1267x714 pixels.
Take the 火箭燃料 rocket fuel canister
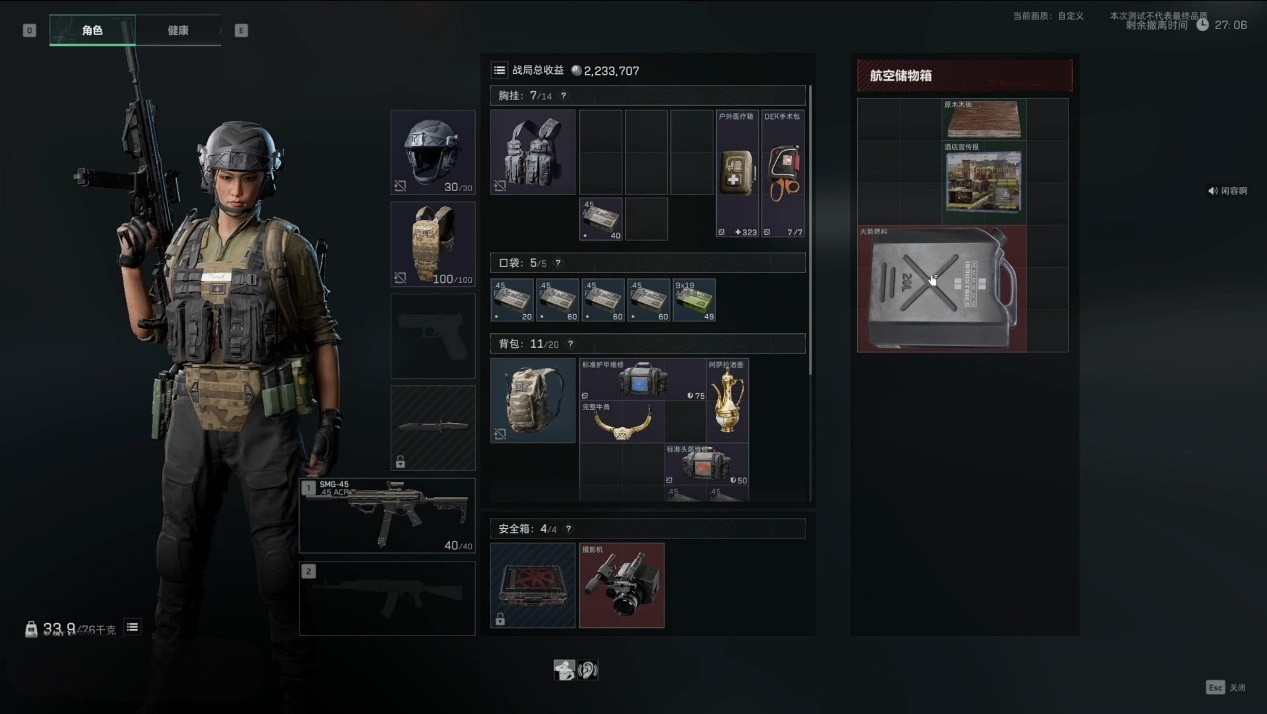click(x=942, y=289)
